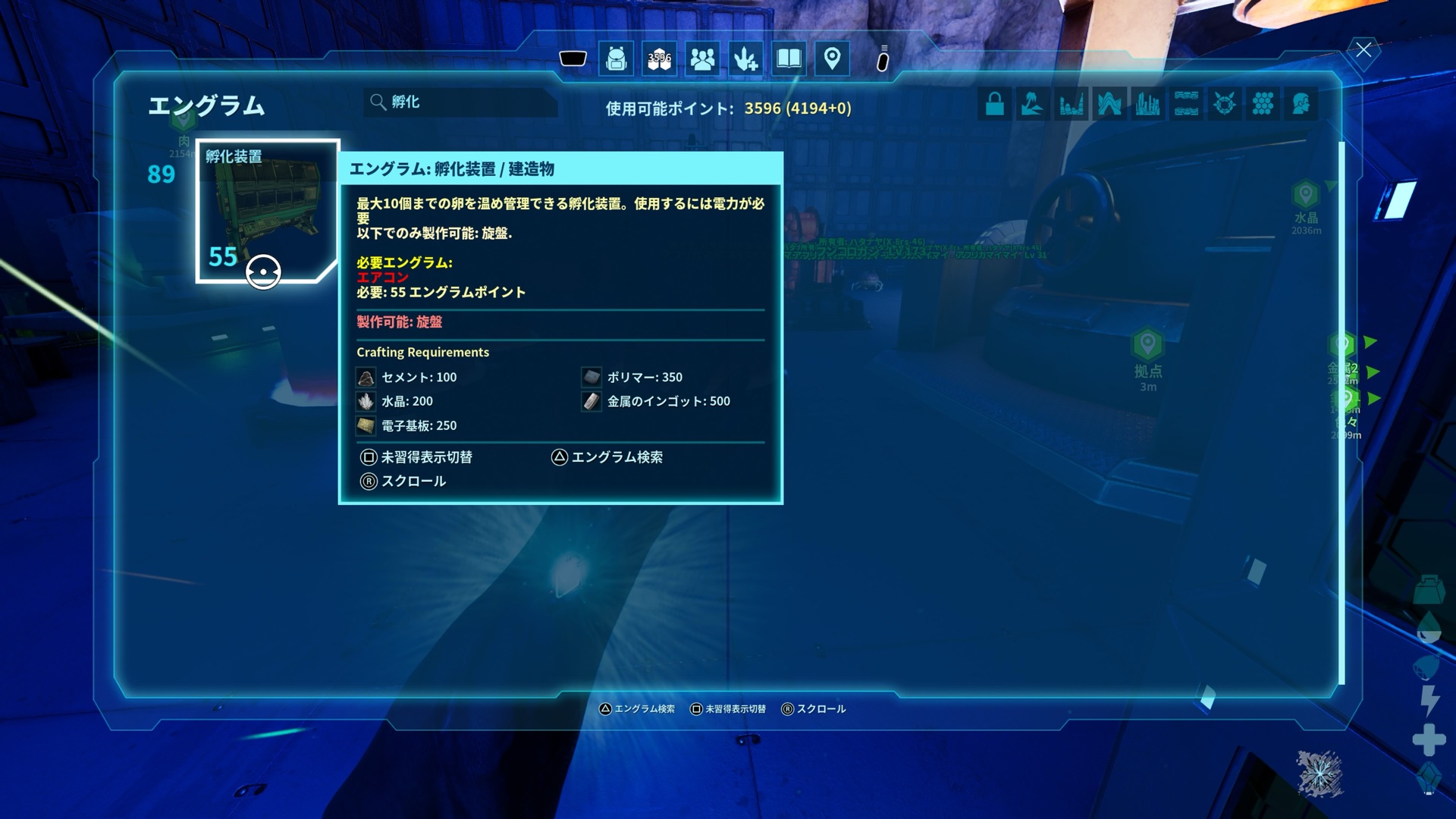Viewport: 1456px width, 819px height.
Task: Select the rock spires map filter
Action: tap(1071, 104)
